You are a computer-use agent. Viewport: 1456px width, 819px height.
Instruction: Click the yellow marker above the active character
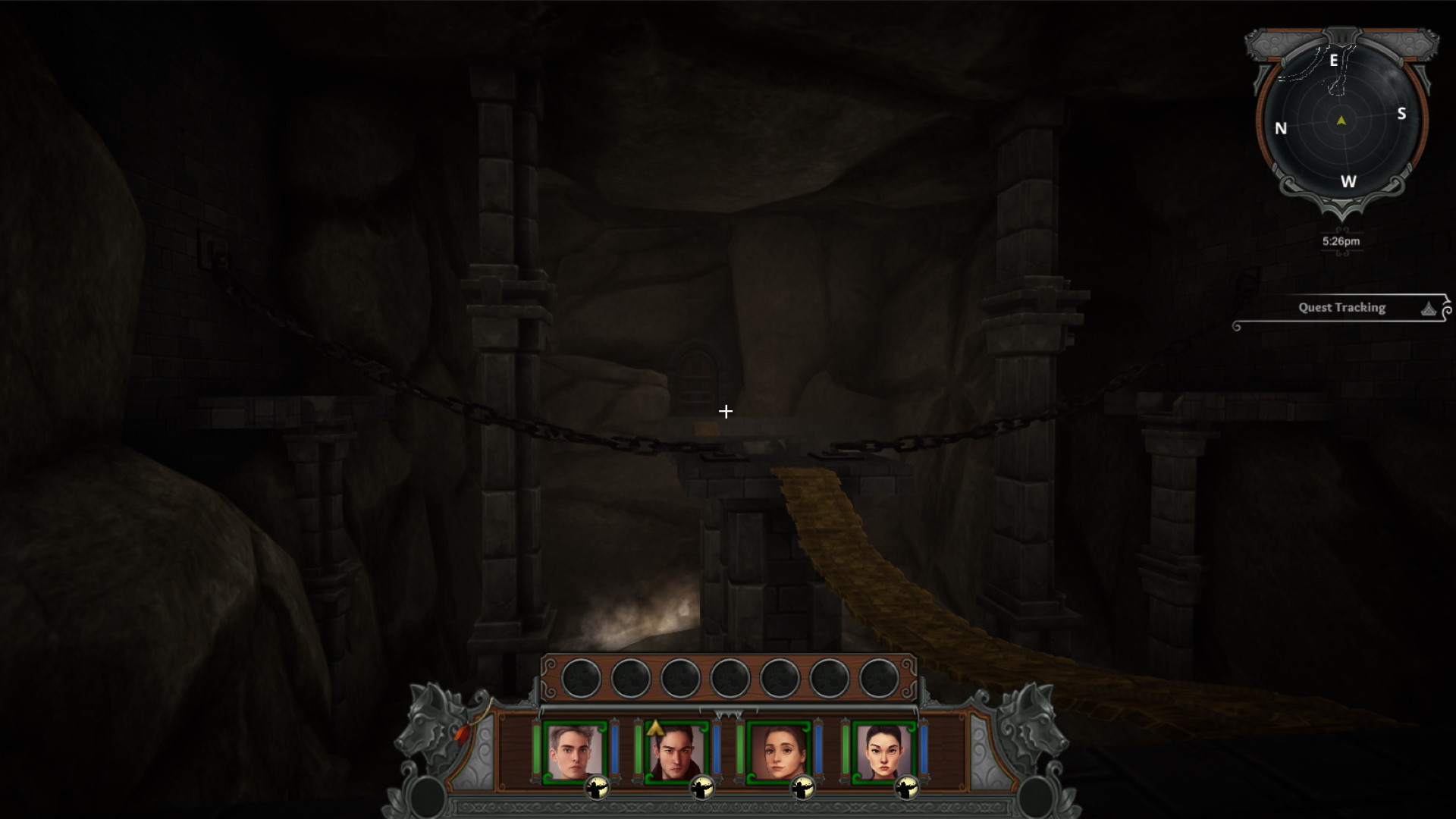point(655,728)
